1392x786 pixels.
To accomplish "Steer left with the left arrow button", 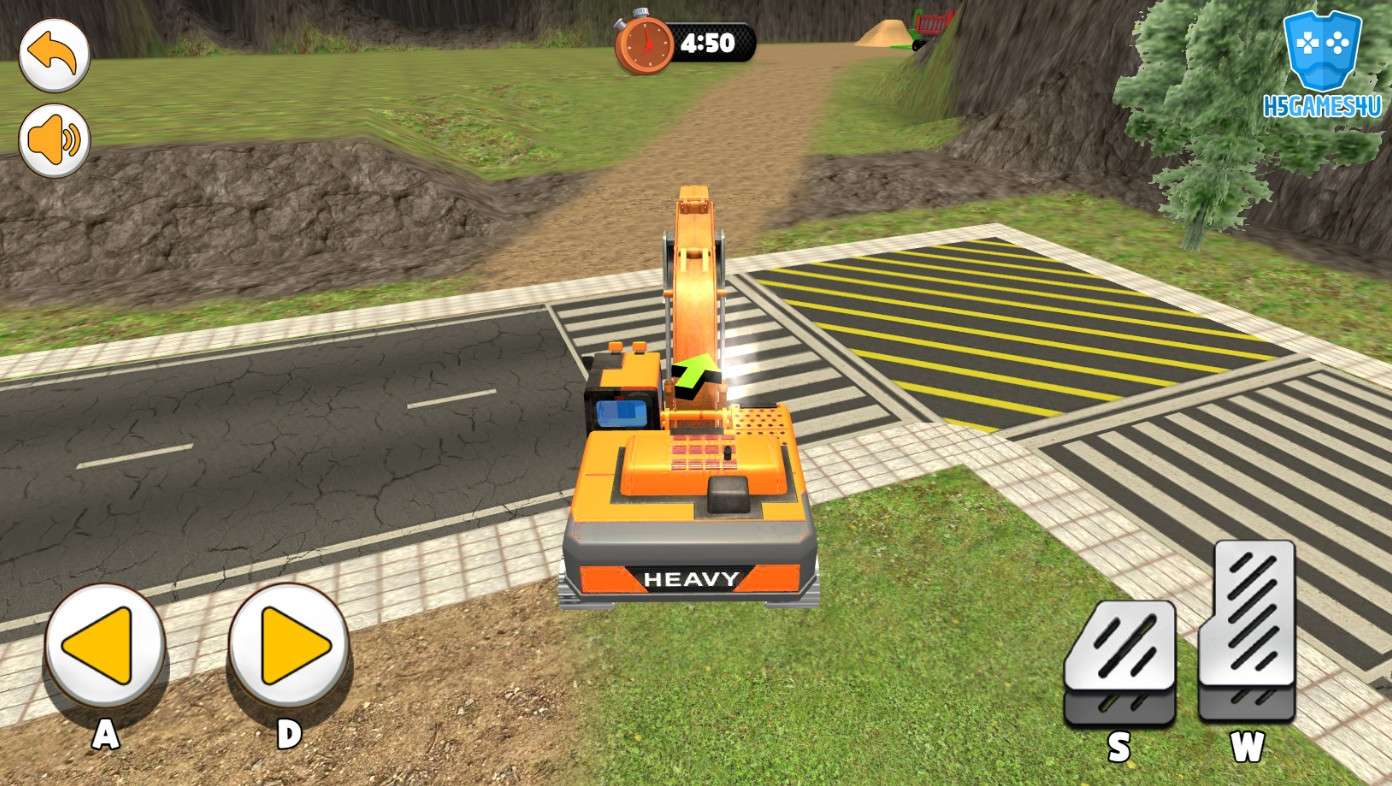I will click(x=104, y=645).
